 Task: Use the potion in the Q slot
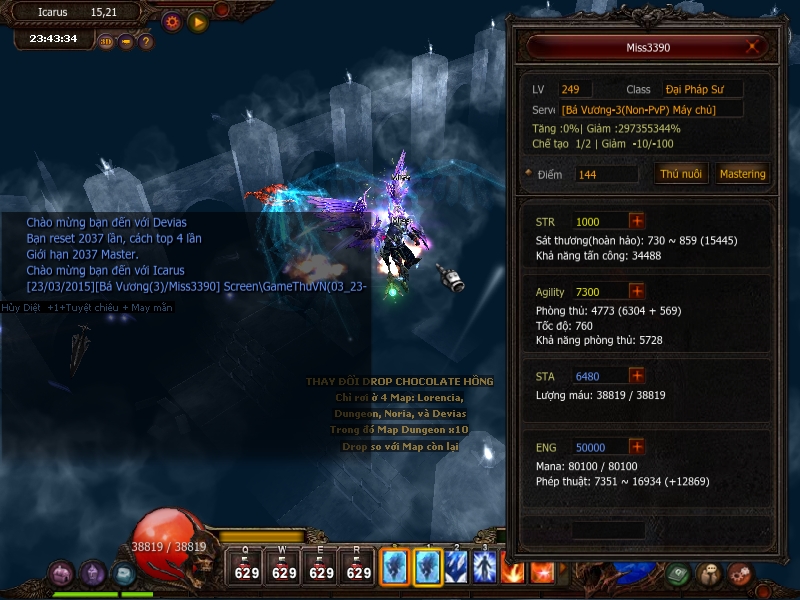point(247,567)
